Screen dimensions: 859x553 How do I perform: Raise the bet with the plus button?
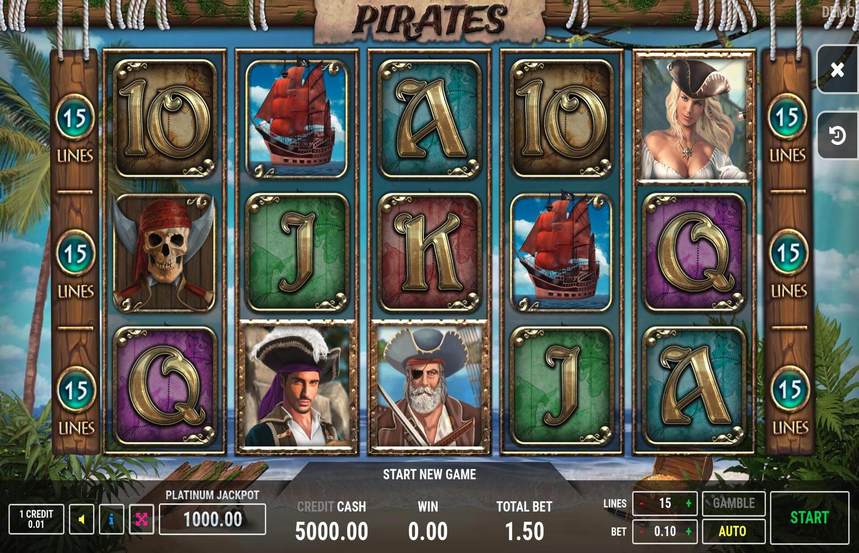pos(688,531)
